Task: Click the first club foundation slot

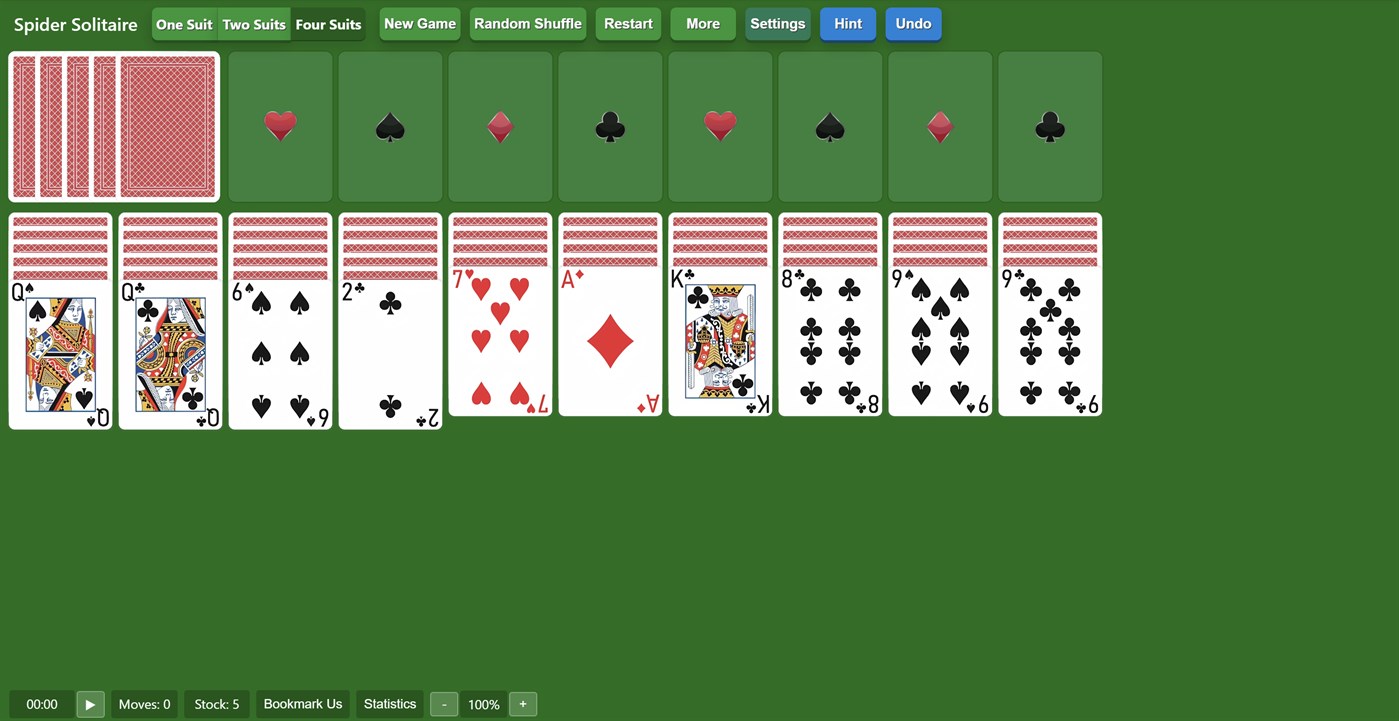Action: click(x=610, y=126)
